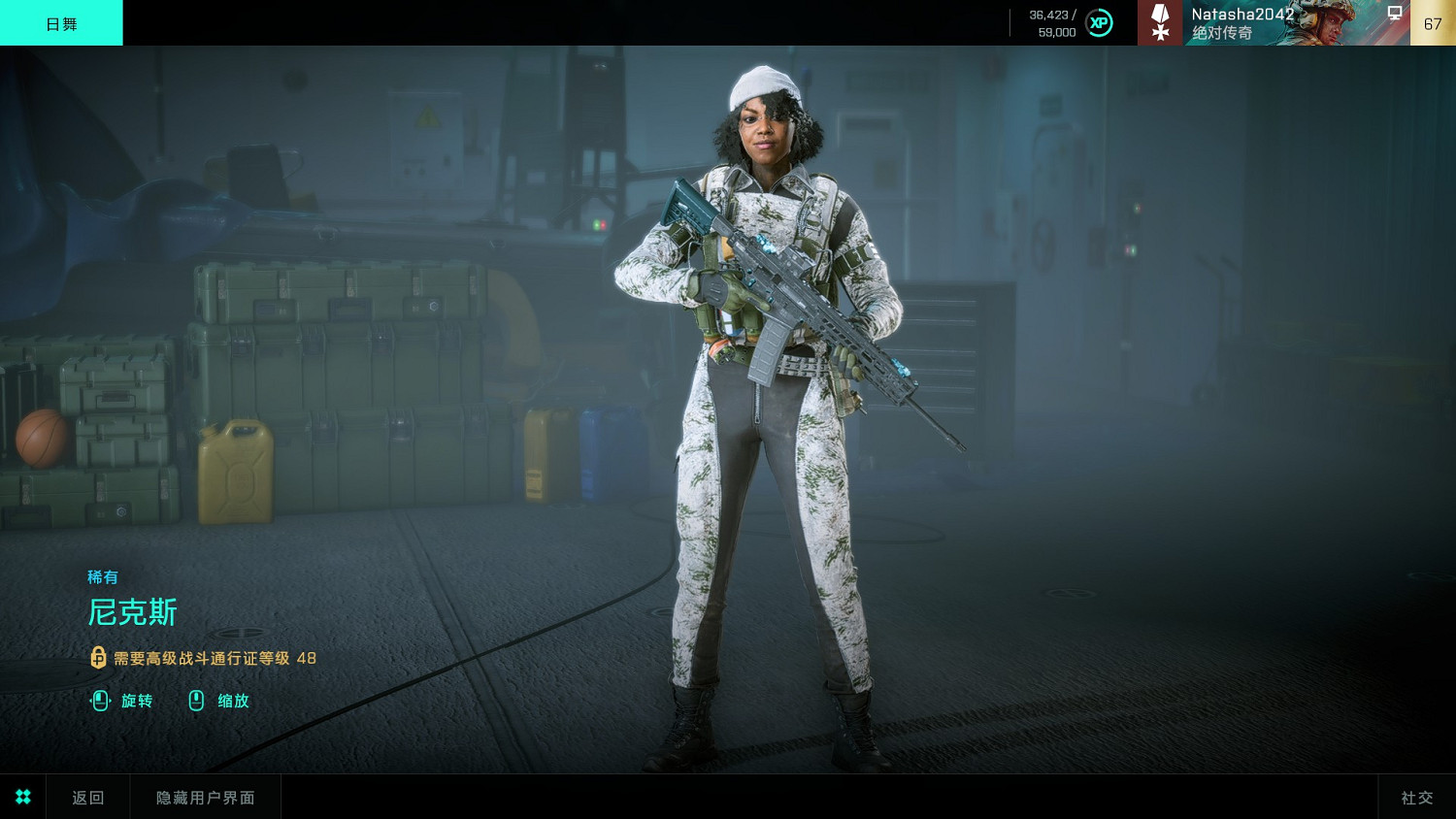Click the monitor icon in profile banner

(x=1395, y=14)
